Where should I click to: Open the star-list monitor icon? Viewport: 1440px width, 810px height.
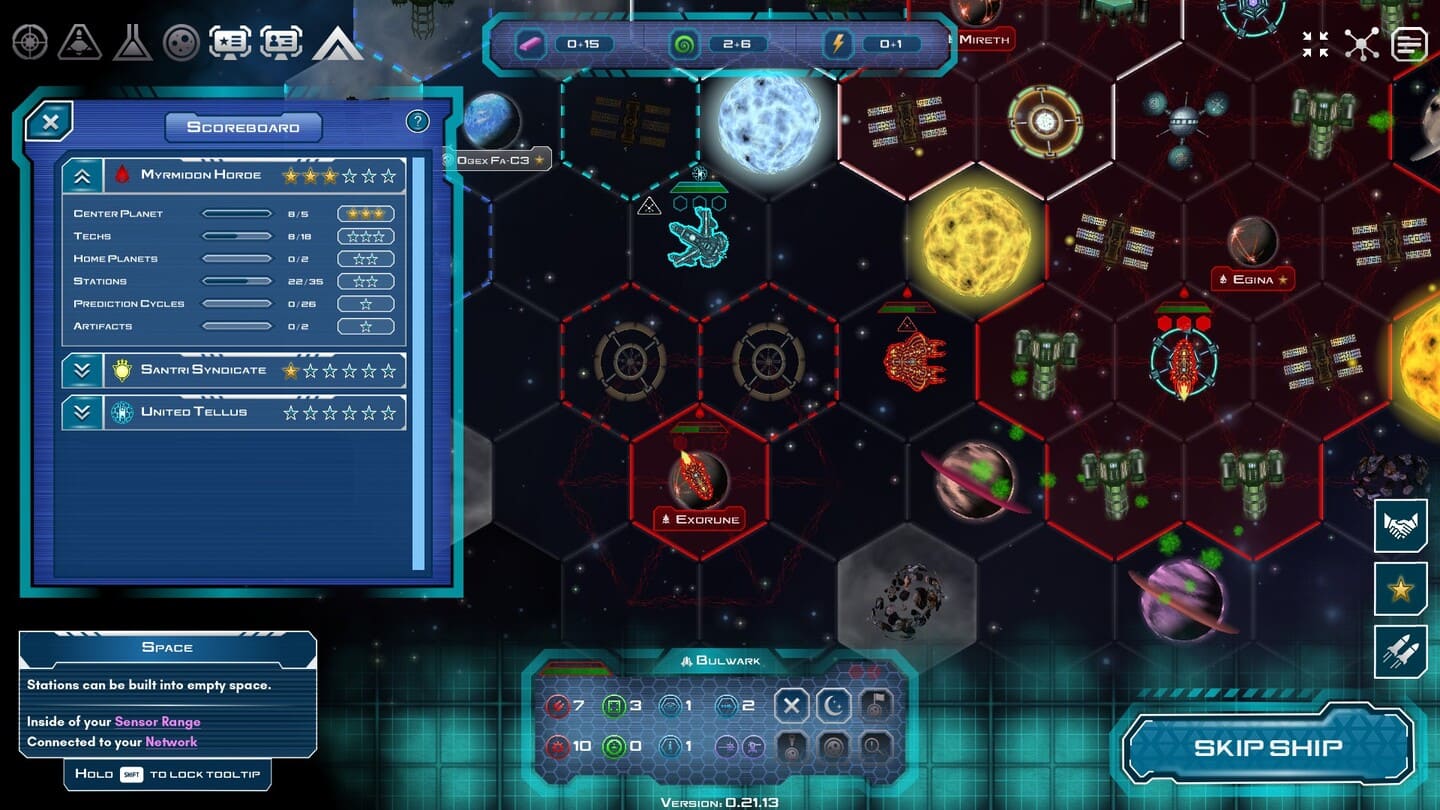(x=230, y=42)
